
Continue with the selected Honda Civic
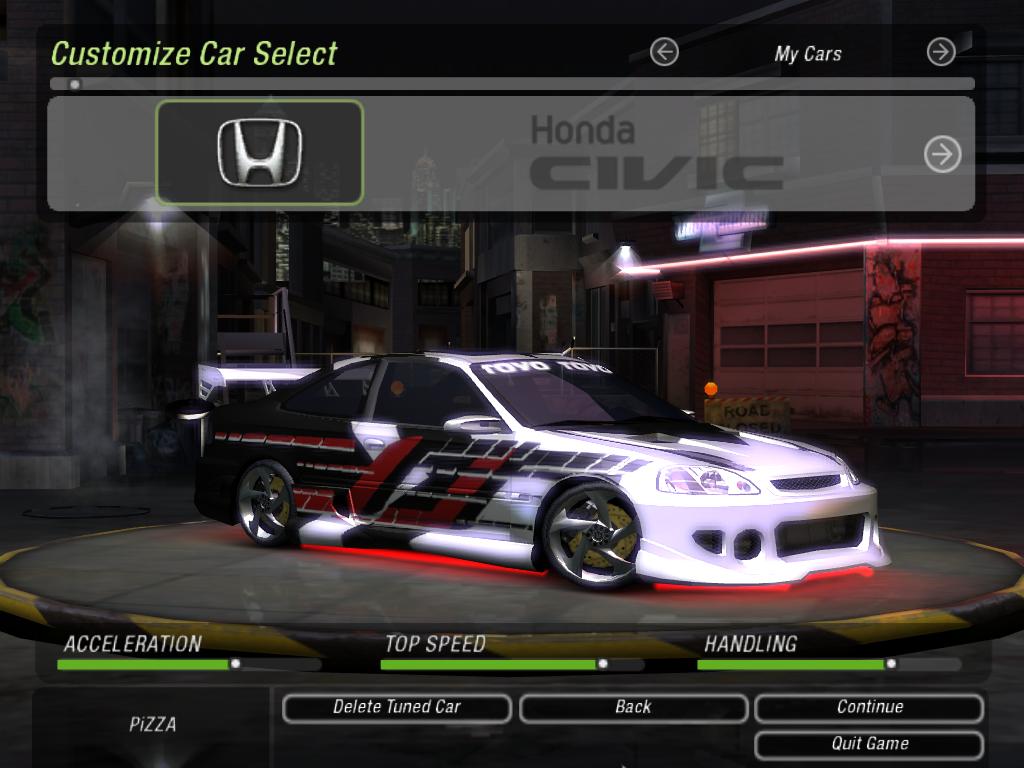pyautogui.click(x=869, y=707)
